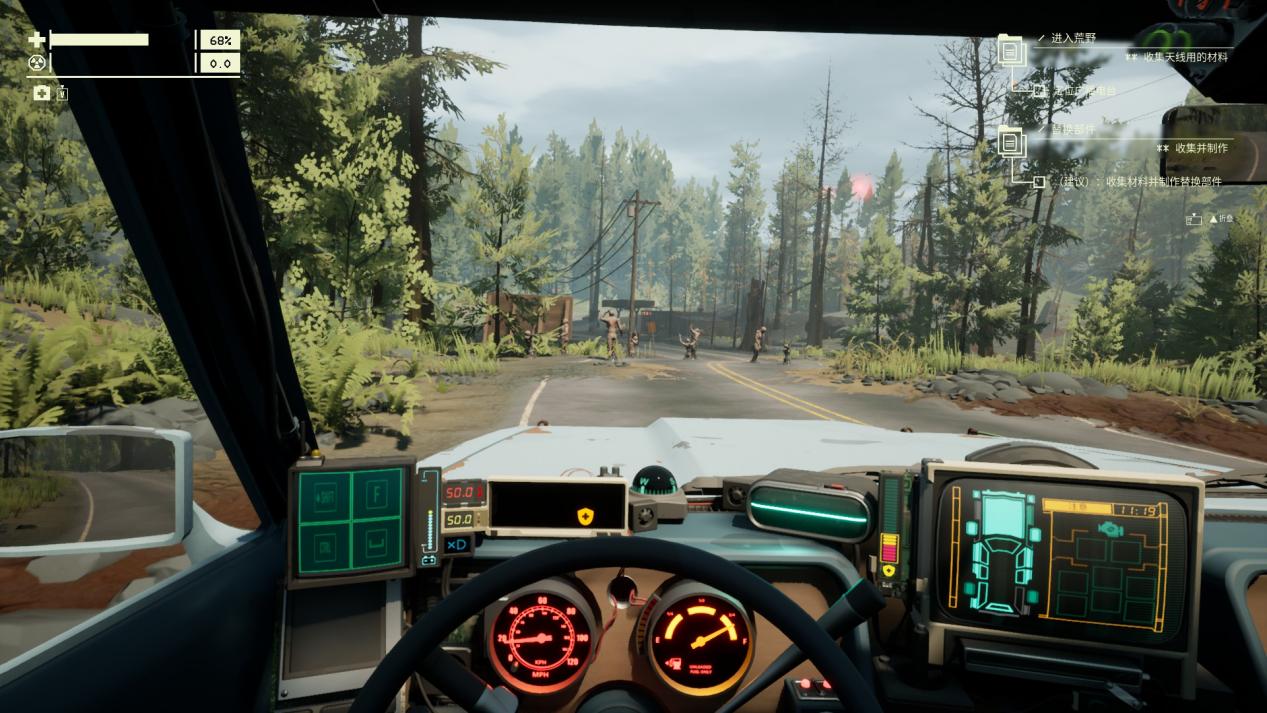Click the (建议) 收集材料并制作替换部件 hint
The height and width of the screenshot is (713, 1267).
tap(1142, 182)
